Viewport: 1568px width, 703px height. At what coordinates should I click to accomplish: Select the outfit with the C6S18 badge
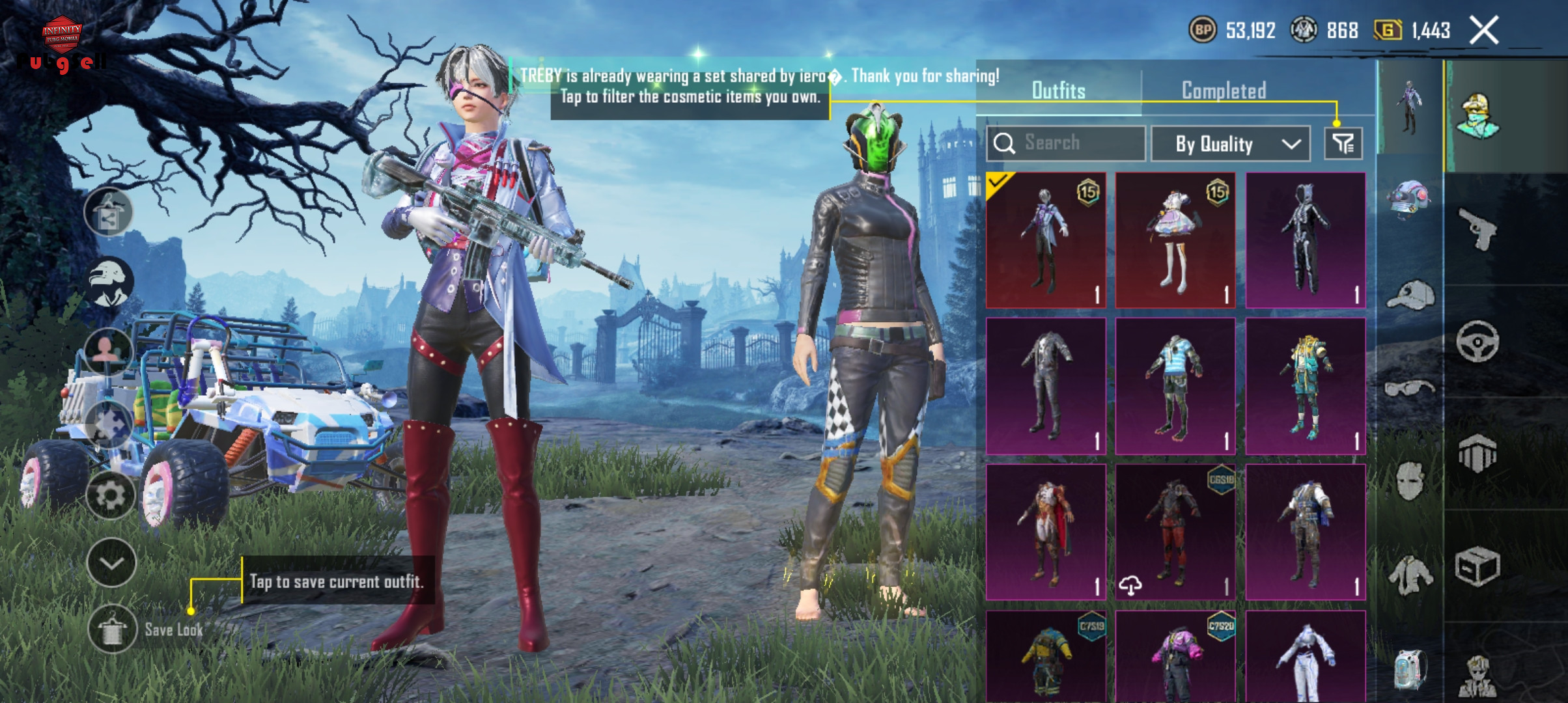(x=1175, y=532)
